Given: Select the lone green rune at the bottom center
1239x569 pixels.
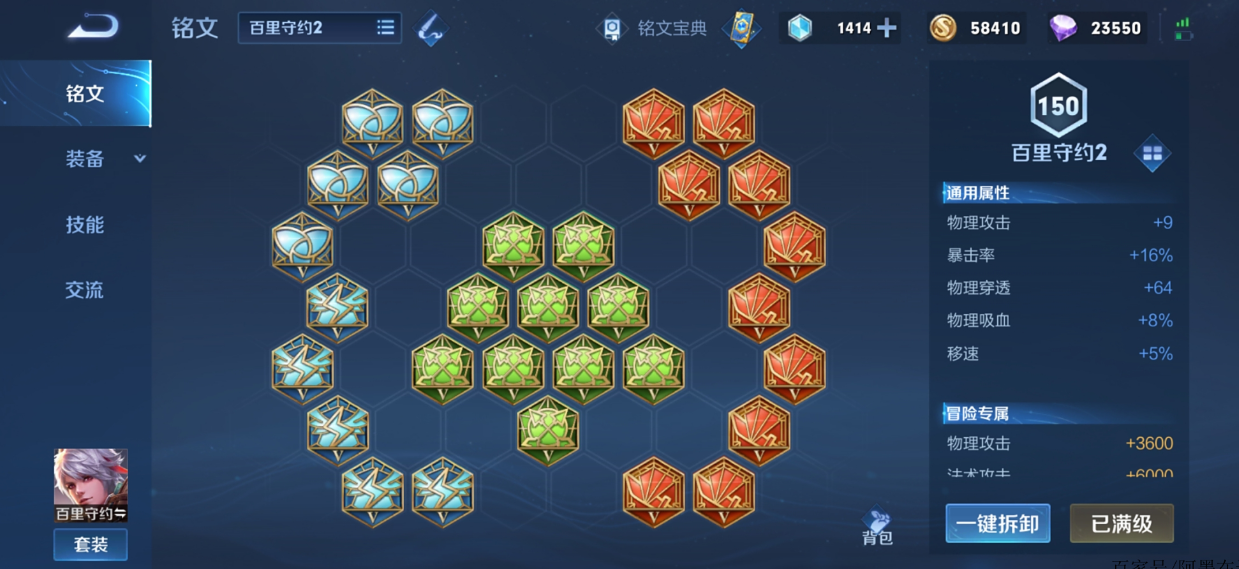Looking at the screenshot, I should [x=548, y=430].
